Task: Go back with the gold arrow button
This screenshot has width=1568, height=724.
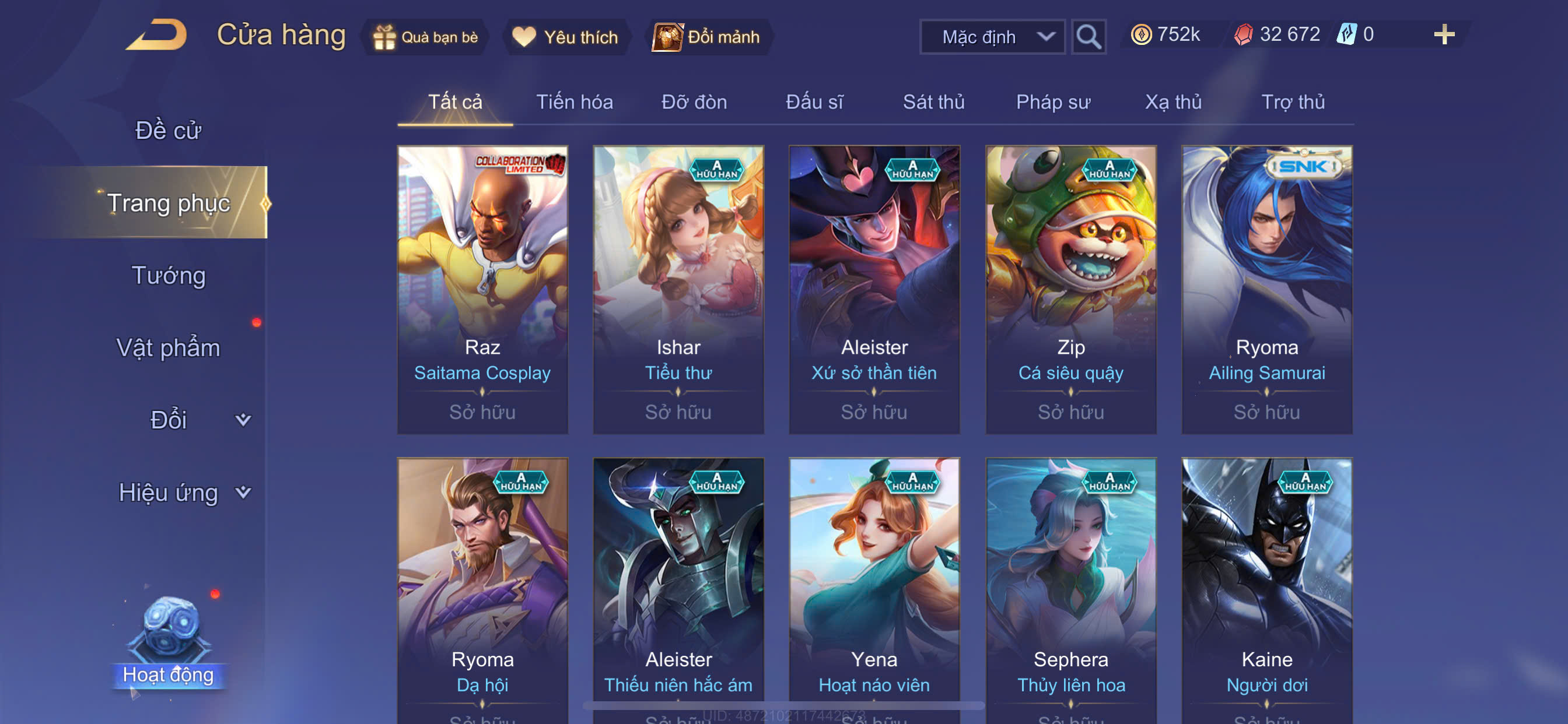Action: pos(157,36)
